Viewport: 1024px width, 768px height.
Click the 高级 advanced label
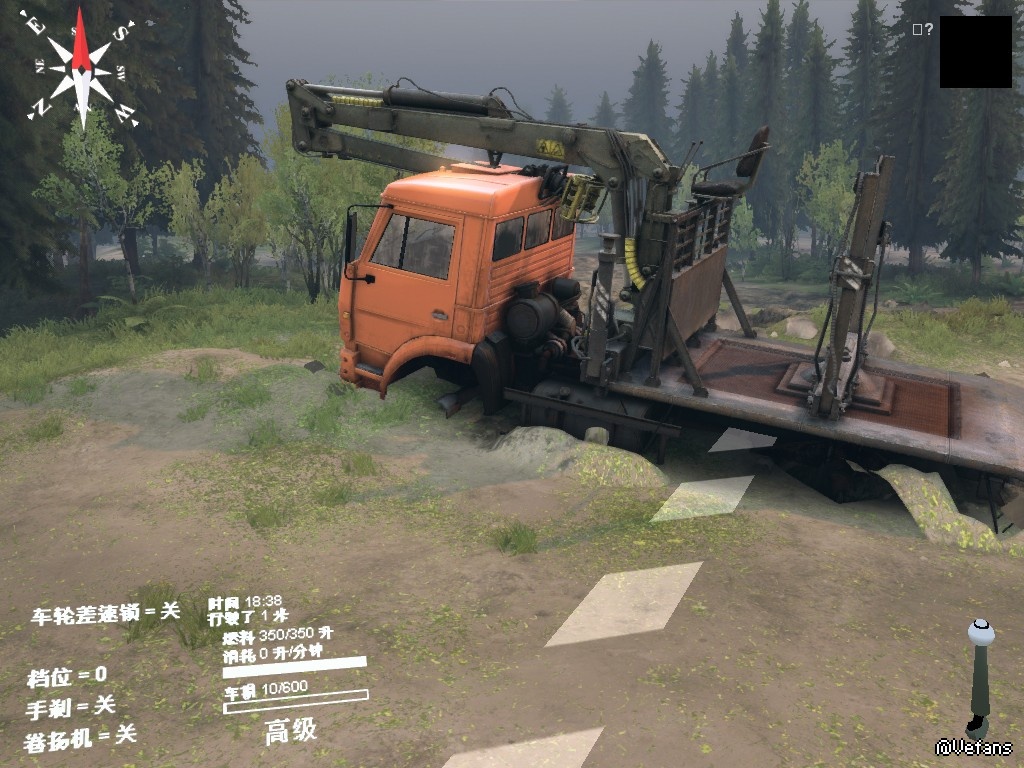point(291,731)
